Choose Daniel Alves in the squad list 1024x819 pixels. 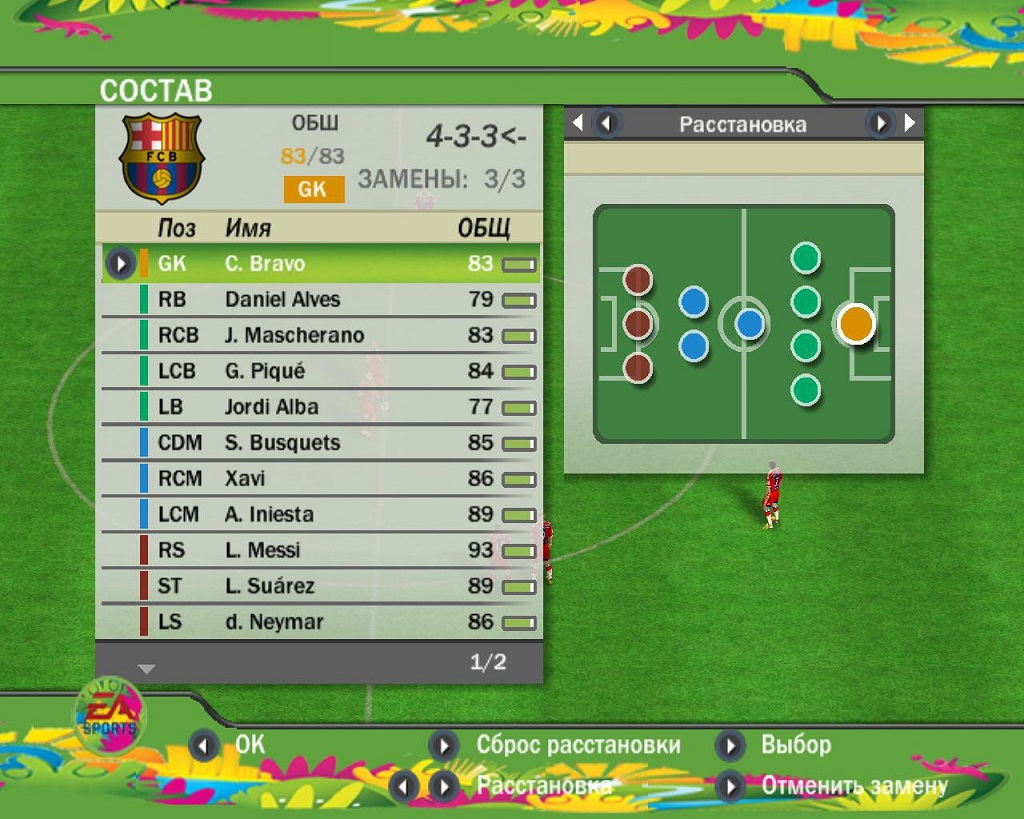[320, 299]
